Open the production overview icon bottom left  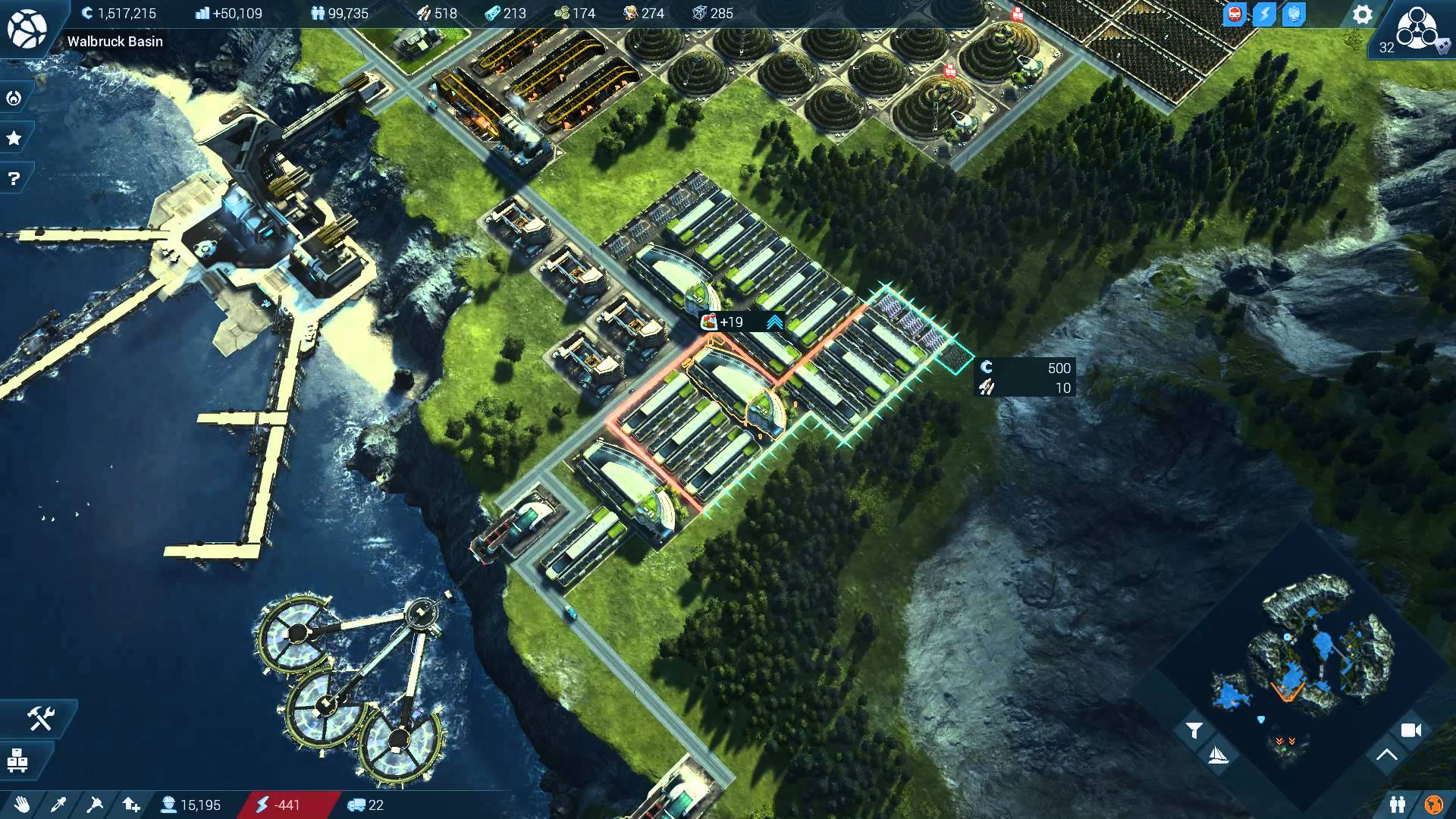point(19,761)
